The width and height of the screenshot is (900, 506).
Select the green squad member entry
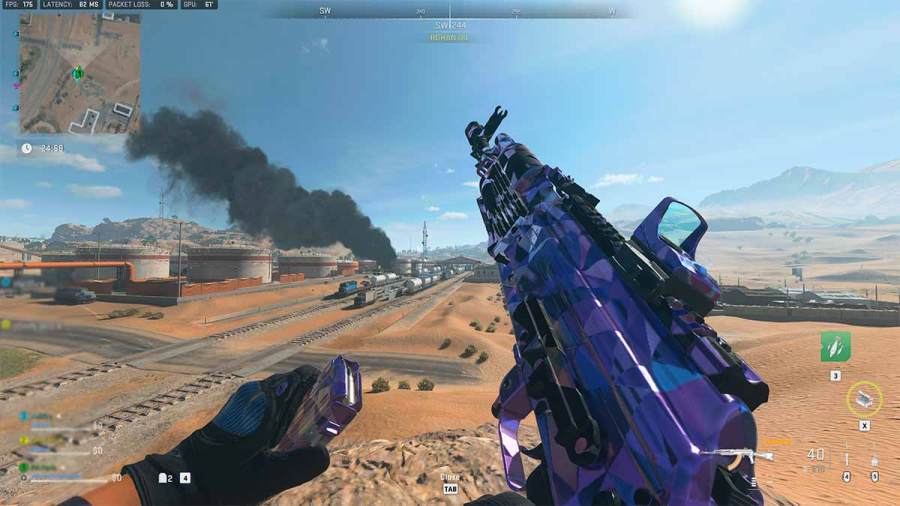click(42, 467)
